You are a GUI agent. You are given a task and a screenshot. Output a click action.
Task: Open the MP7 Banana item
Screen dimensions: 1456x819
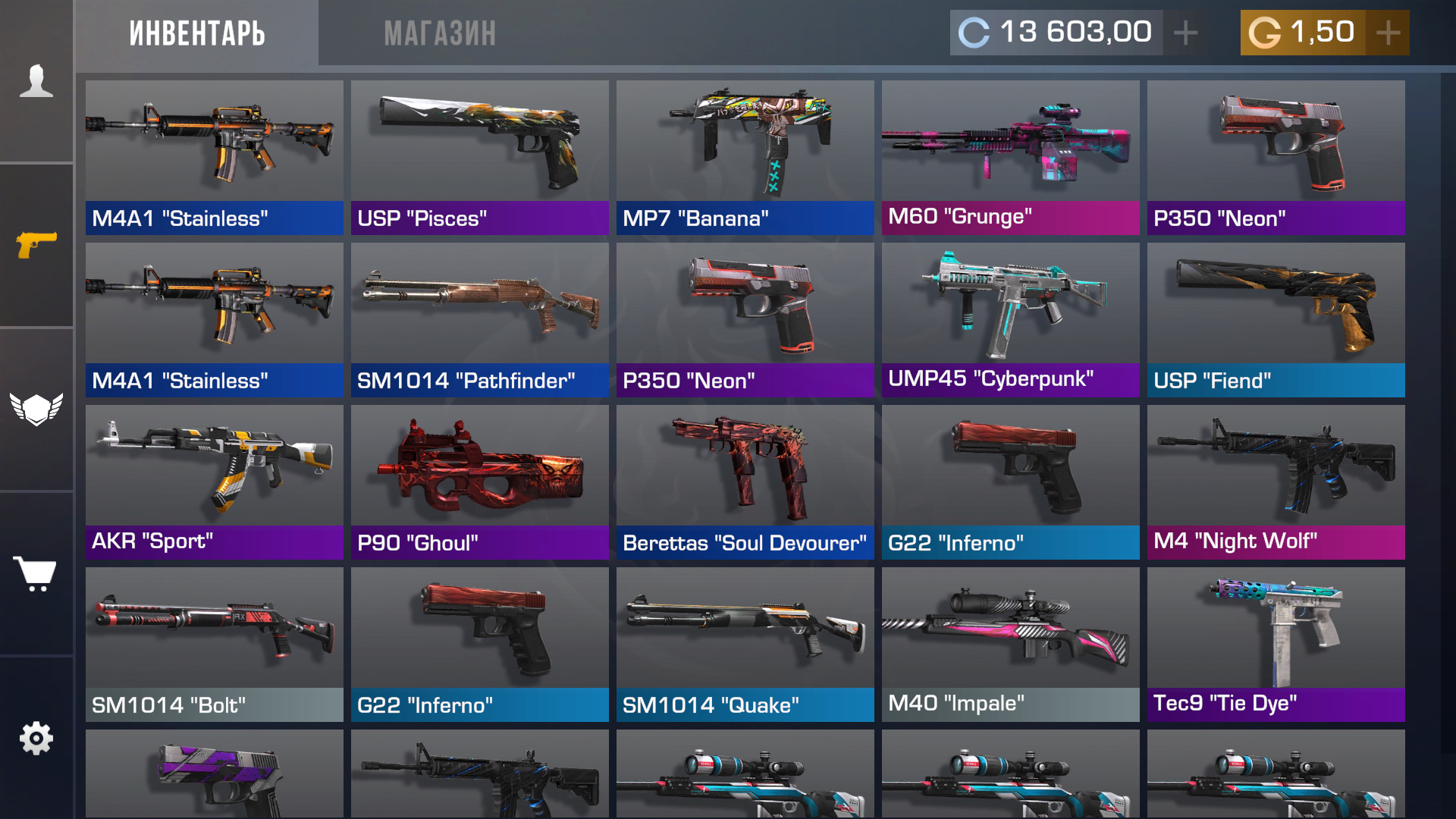(745, 144)
